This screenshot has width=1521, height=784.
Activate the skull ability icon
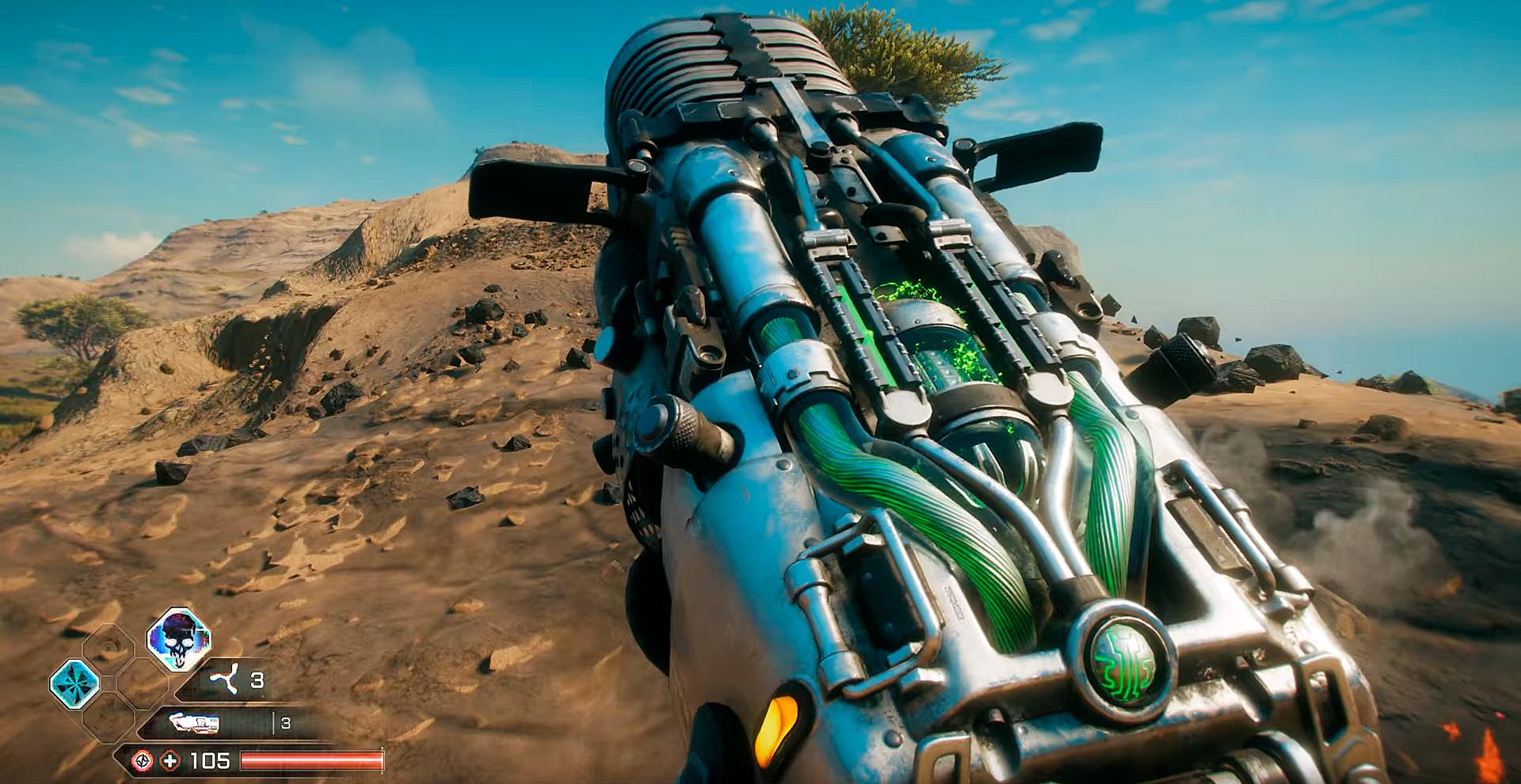click(179, 639)
